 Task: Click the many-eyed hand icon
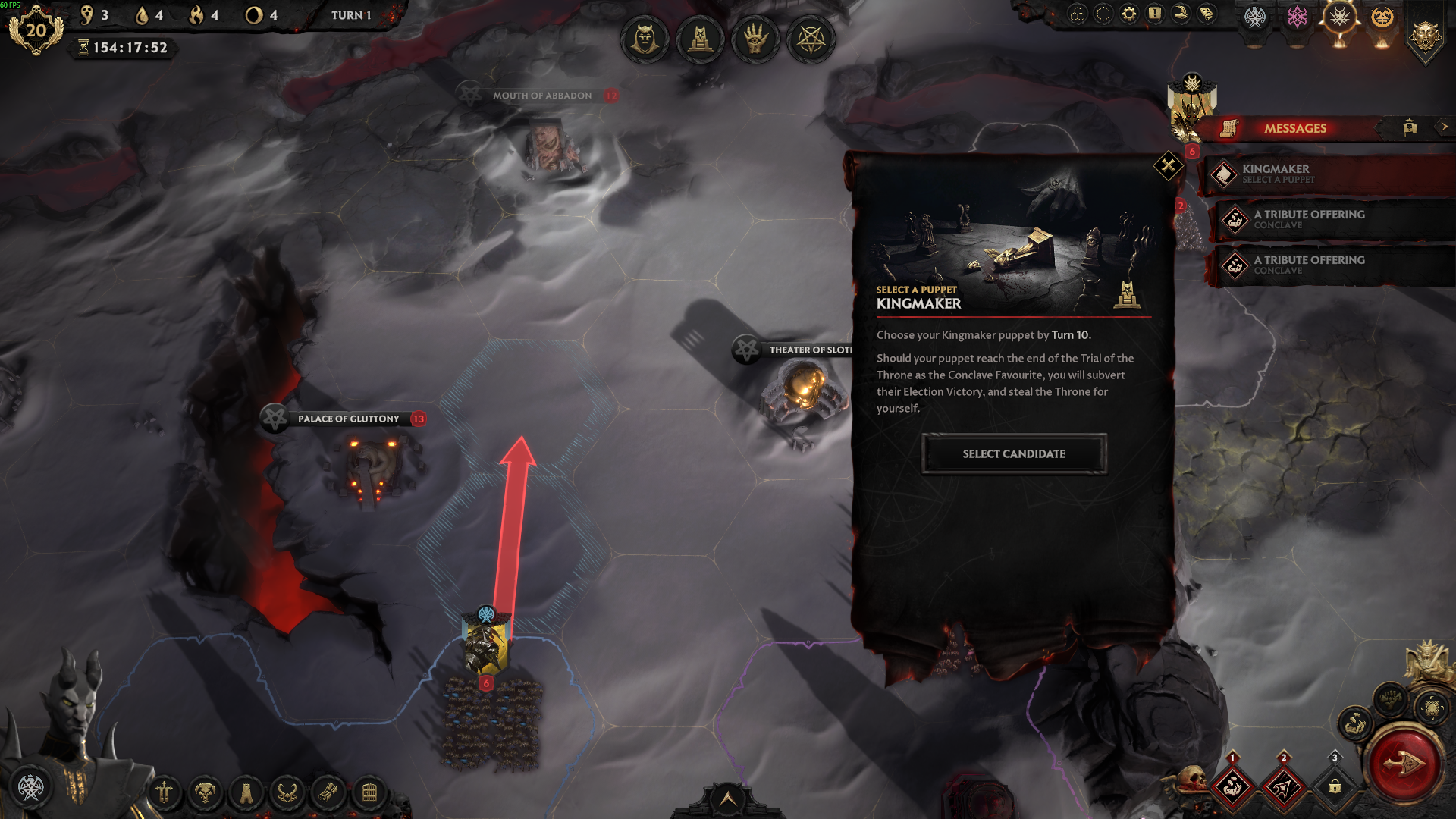755,39
